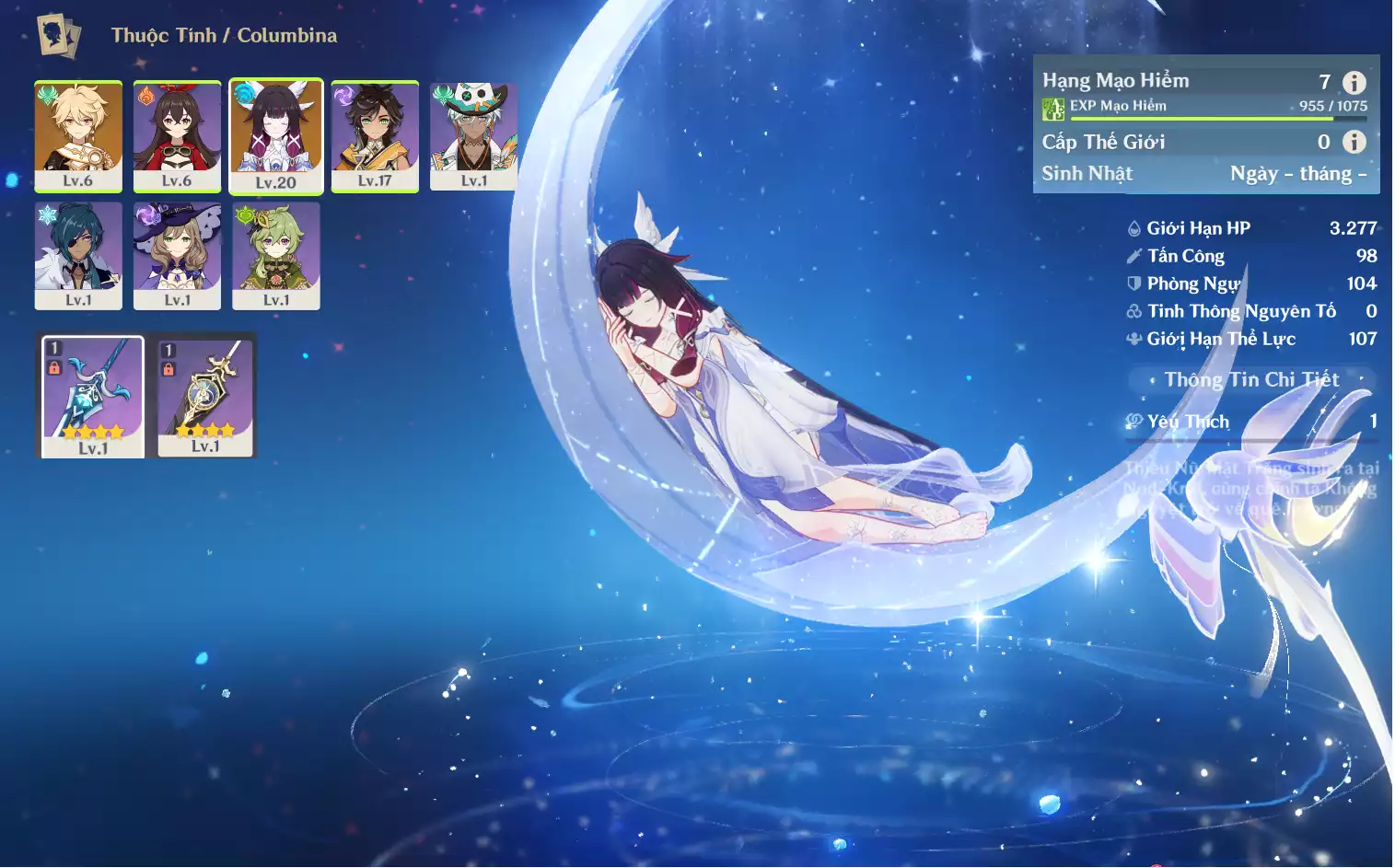Choose Amber's Lv.6 character portrait
This screenshot has width=1395, height=868.
coord(177,135)
